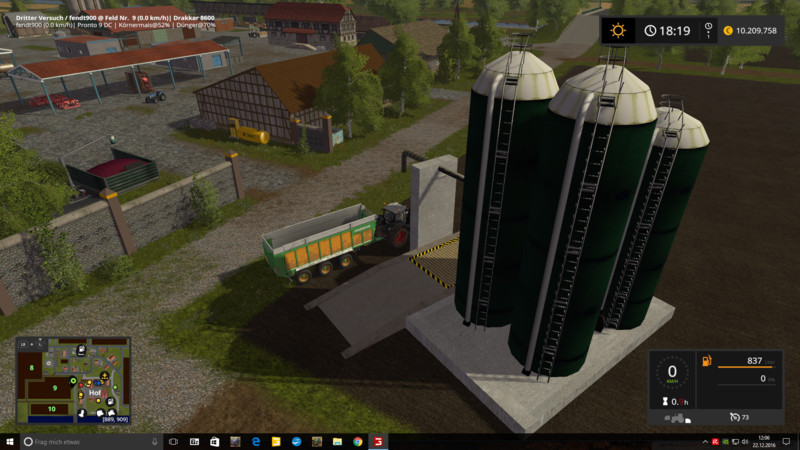800x450 pixels.
Task: Click the minimap in the corner
Action: click(73, 381)
